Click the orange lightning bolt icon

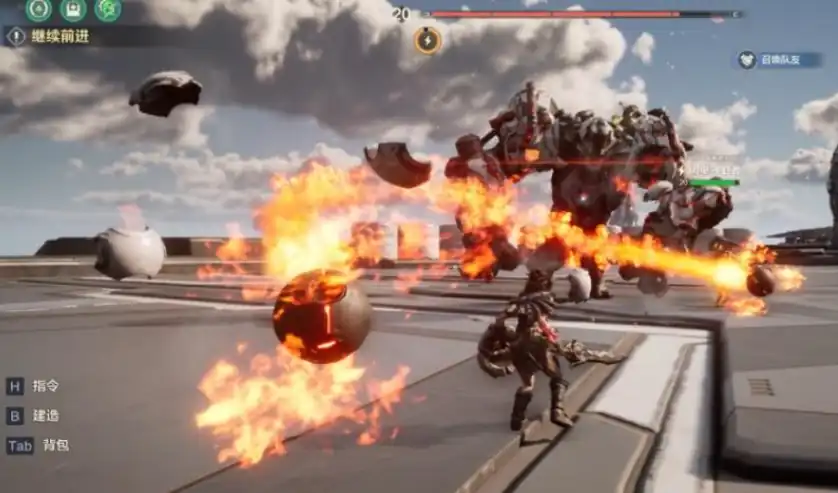click(427, 40)
